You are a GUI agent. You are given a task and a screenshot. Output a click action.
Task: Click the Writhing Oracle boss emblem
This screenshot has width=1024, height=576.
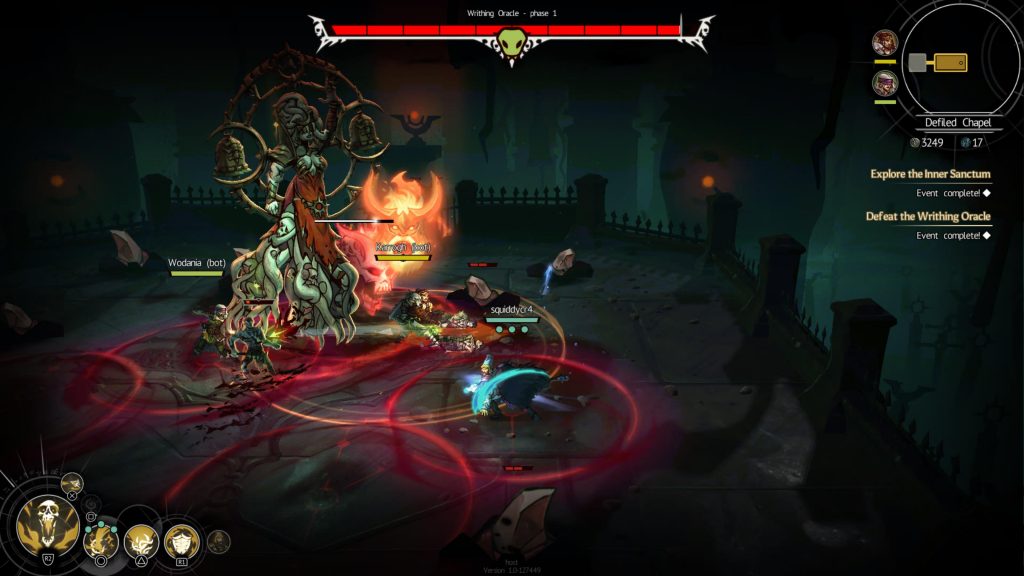click(511, 43)
